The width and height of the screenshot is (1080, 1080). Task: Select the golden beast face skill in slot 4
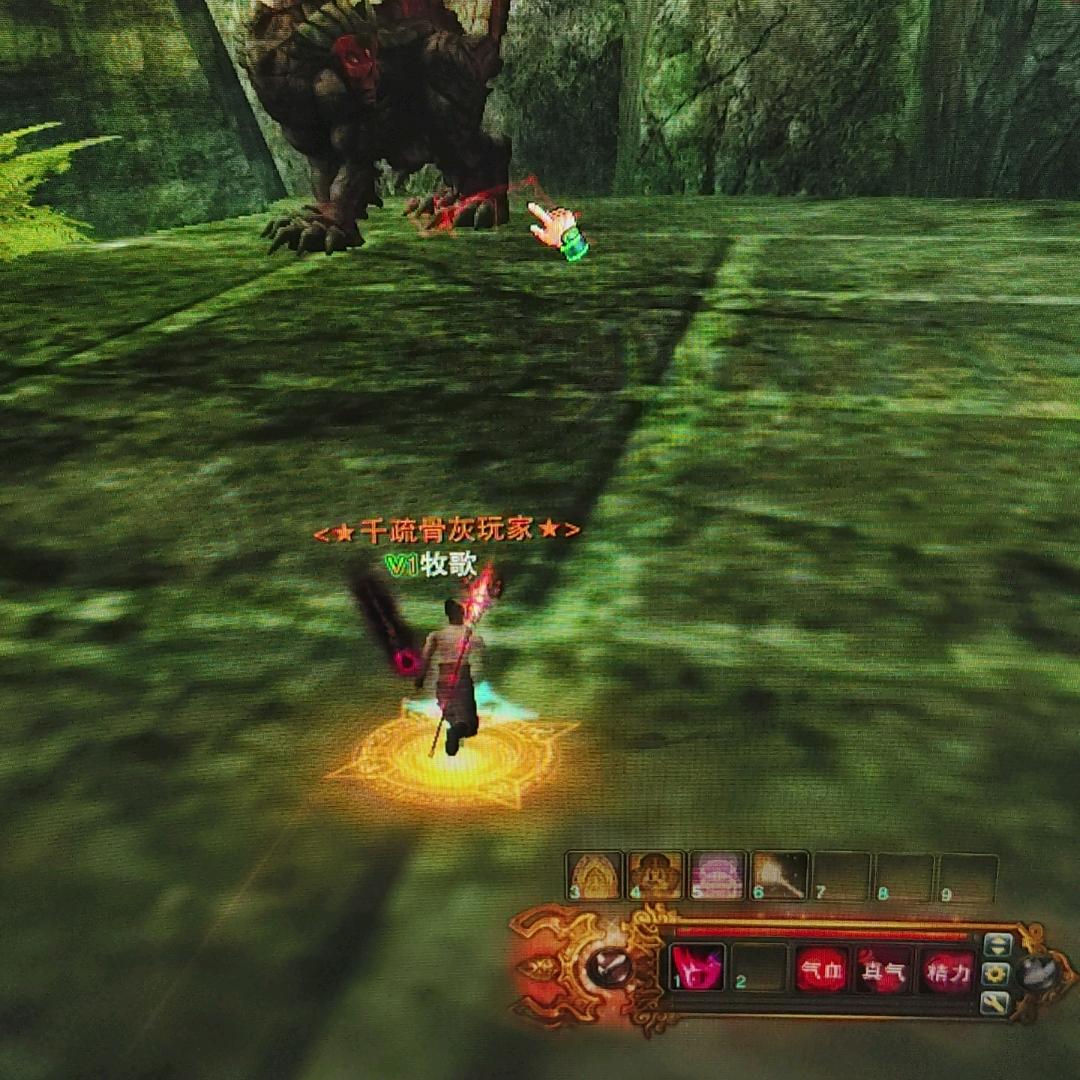coord(656,876)
